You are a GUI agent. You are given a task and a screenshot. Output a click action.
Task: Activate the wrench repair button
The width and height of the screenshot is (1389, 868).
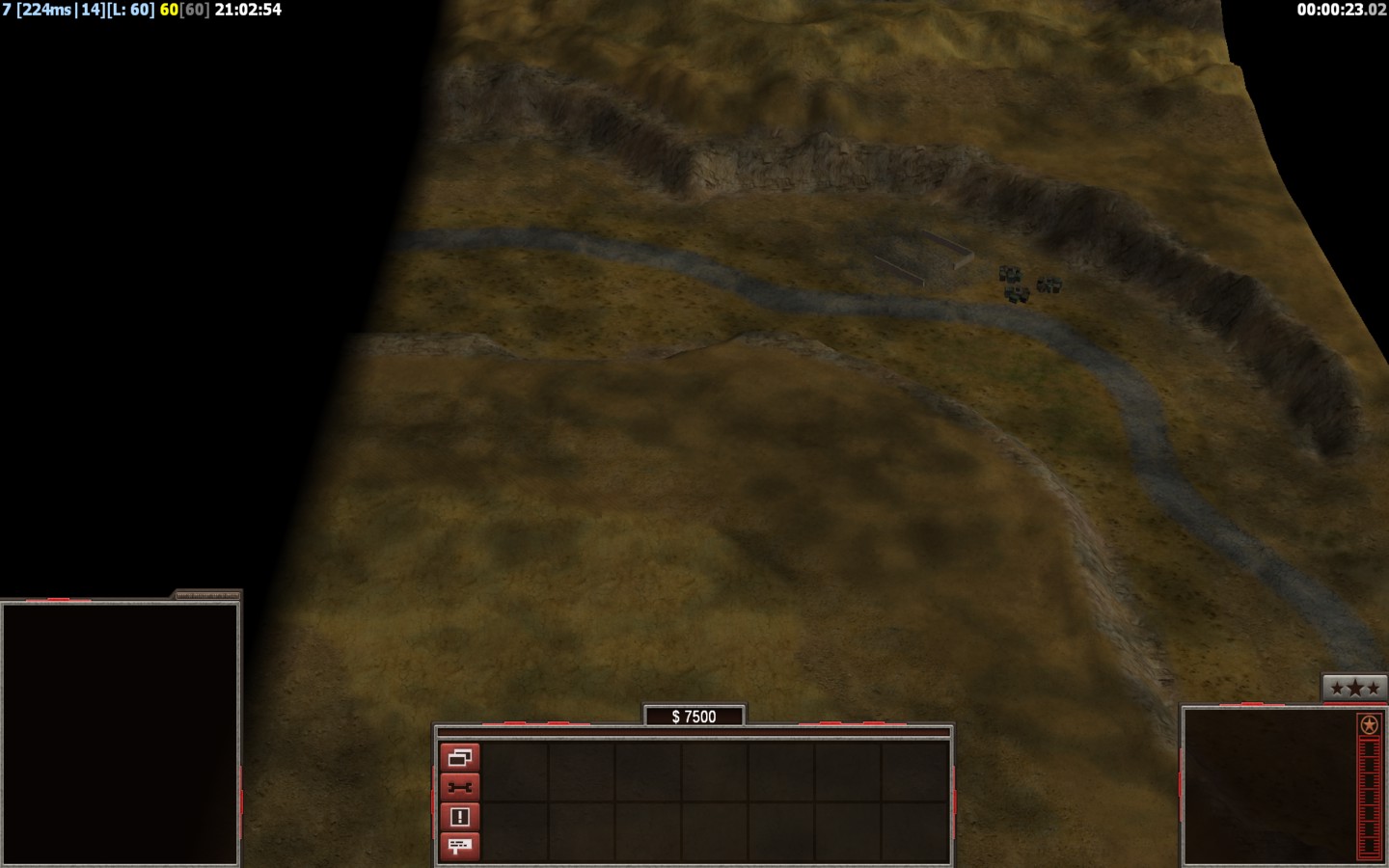460,788
